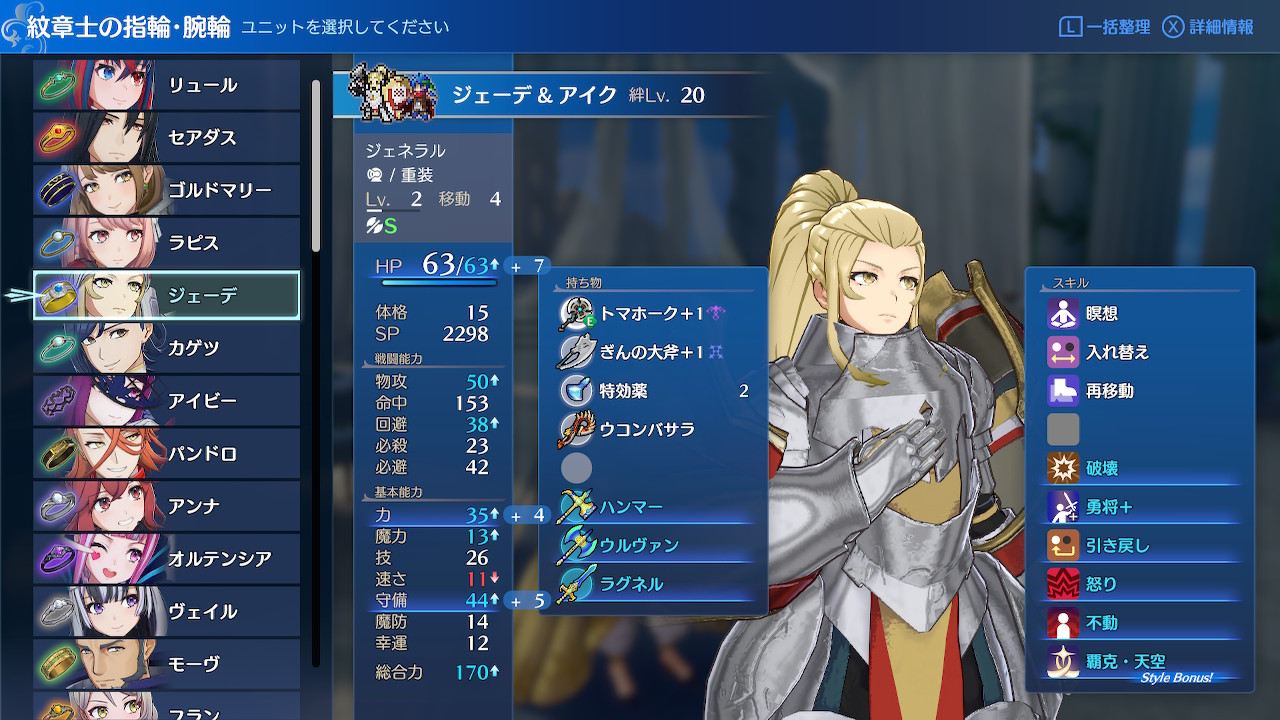Select アンナ in the unit list
Viewport: 1280px width, 720px height.
coord(167,506)
